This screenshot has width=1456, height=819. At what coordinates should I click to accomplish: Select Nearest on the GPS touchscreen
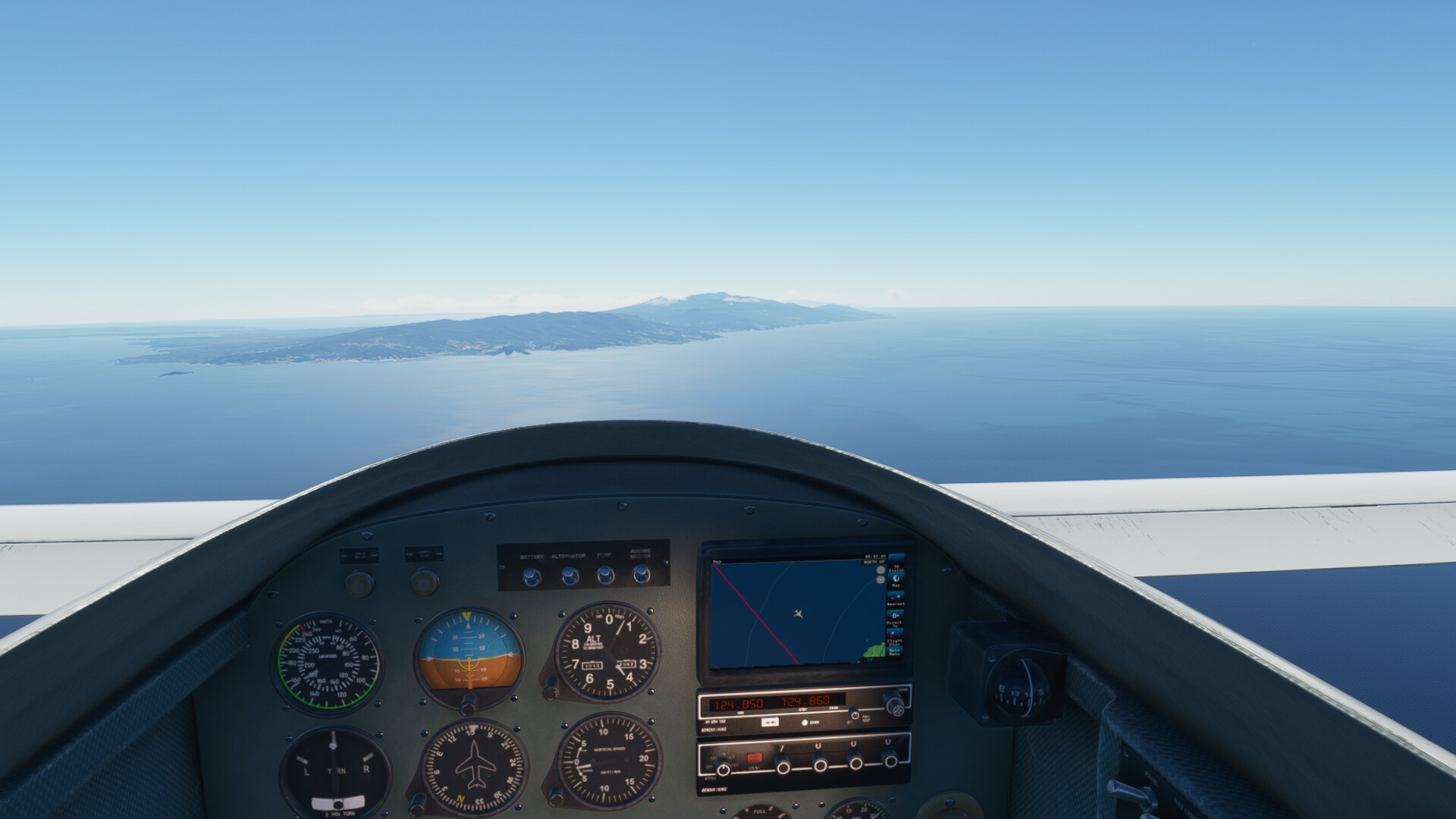[x=896, y=599]
